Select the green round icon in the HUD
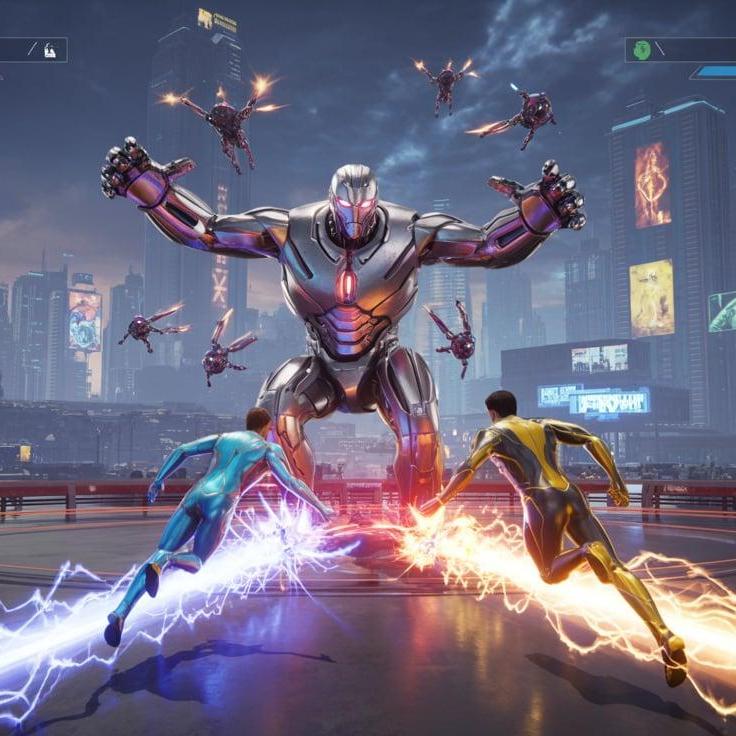736x736 pixels. pyautogui.click(x=642, y=49)
